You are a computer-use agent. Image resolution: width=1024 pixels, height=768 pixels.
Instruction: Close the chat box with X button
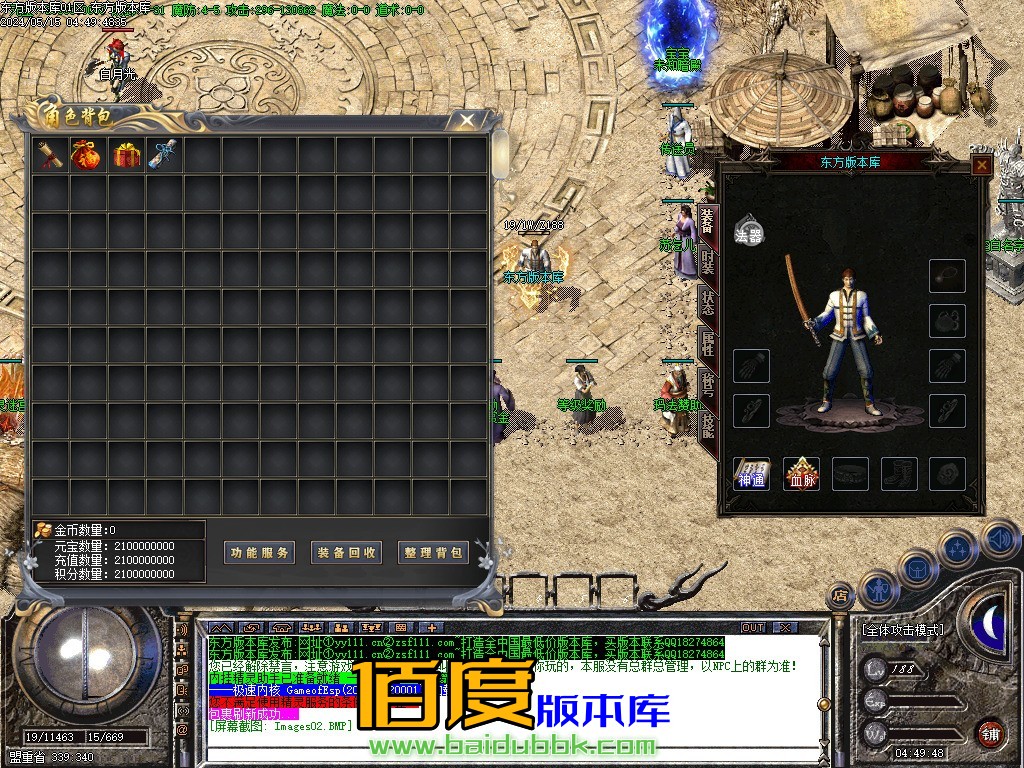(785, 627)
